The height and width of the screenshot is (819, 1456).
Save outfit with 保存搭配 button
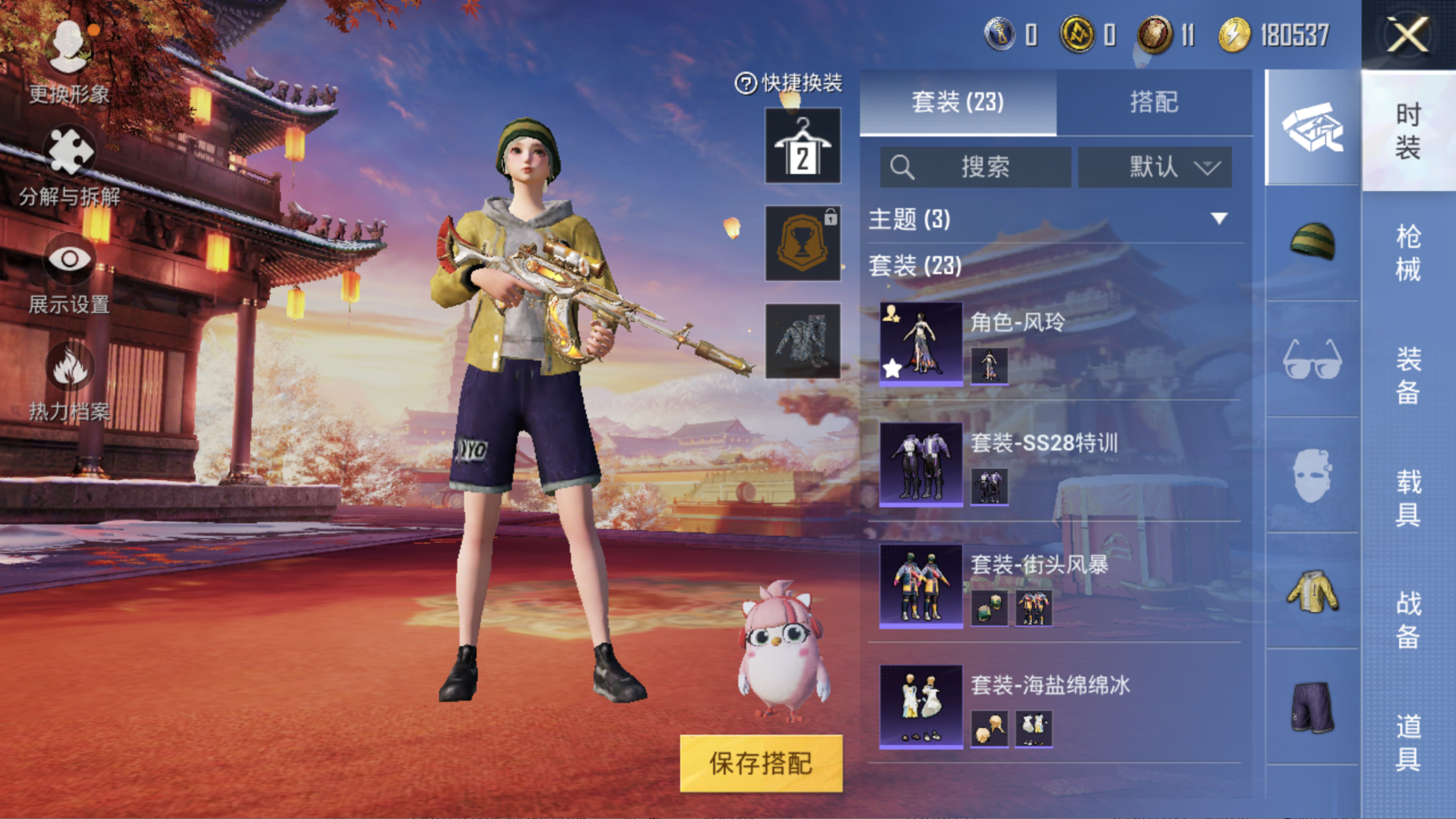click(x=761, y=763)
